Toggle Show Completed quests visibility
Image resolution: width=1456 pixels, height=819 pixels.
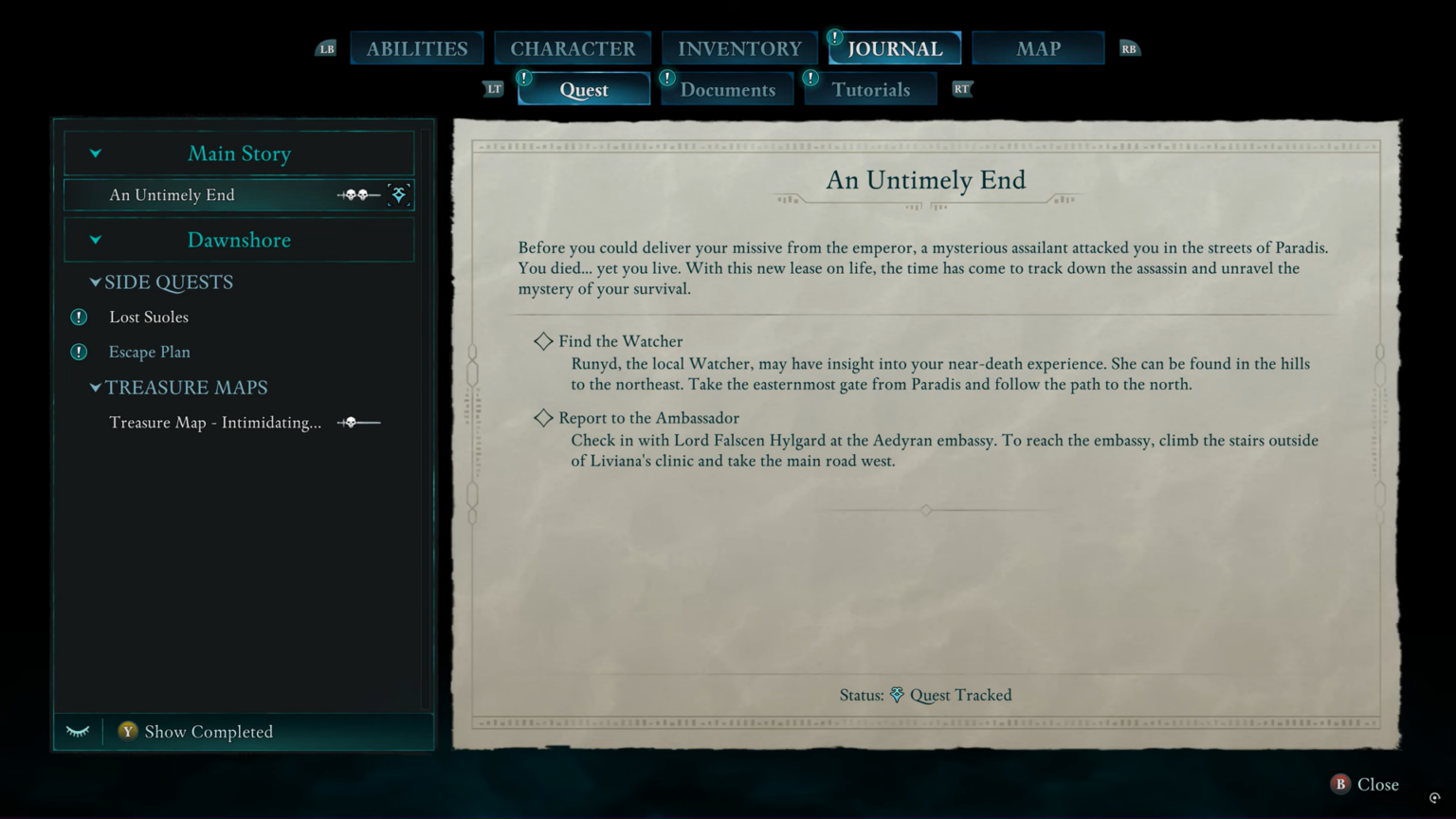coord(196,731)
